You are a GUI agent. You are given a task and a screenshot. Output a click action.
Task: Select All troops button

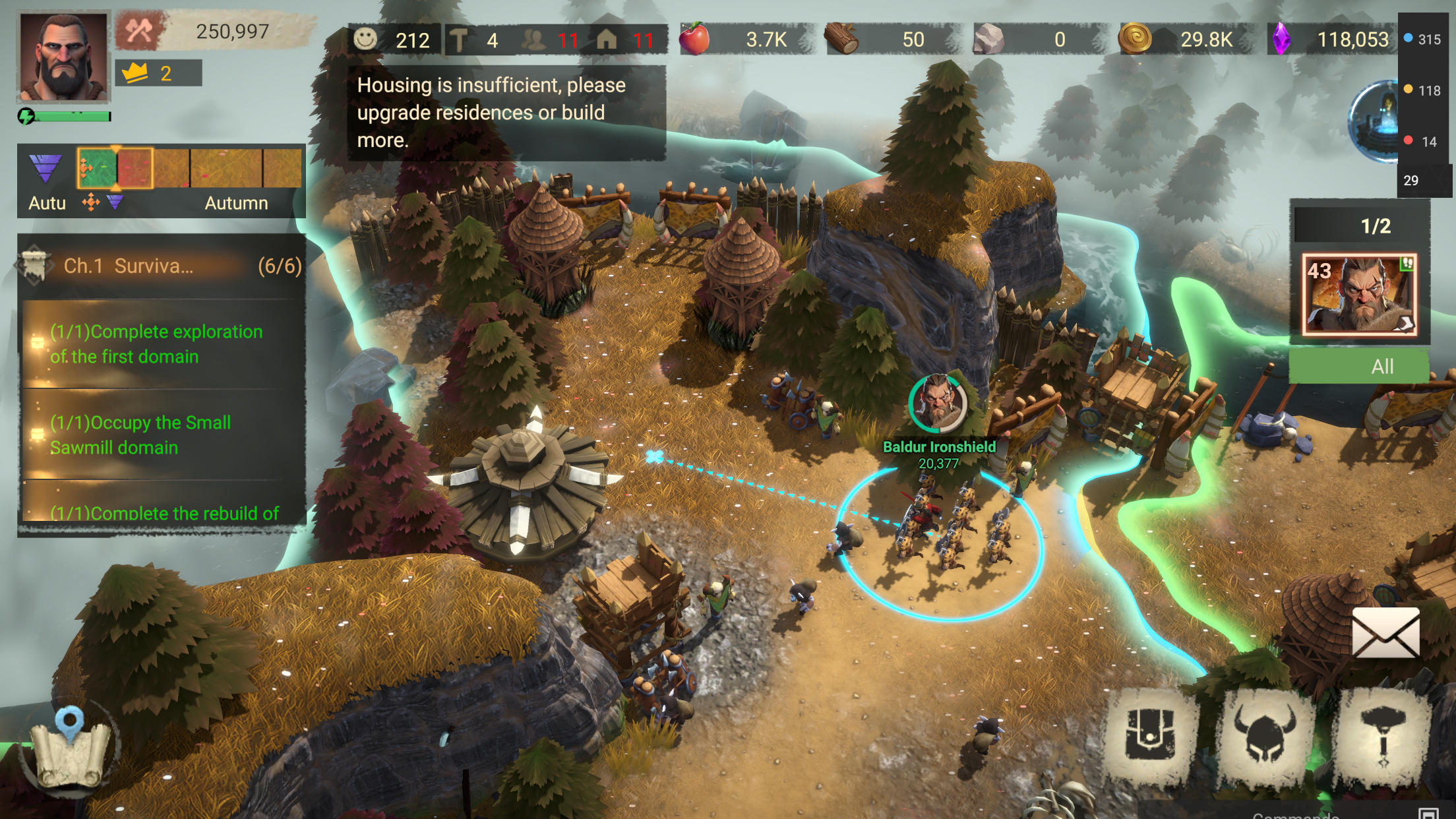pyautogui.click(x=1359, y=366)
